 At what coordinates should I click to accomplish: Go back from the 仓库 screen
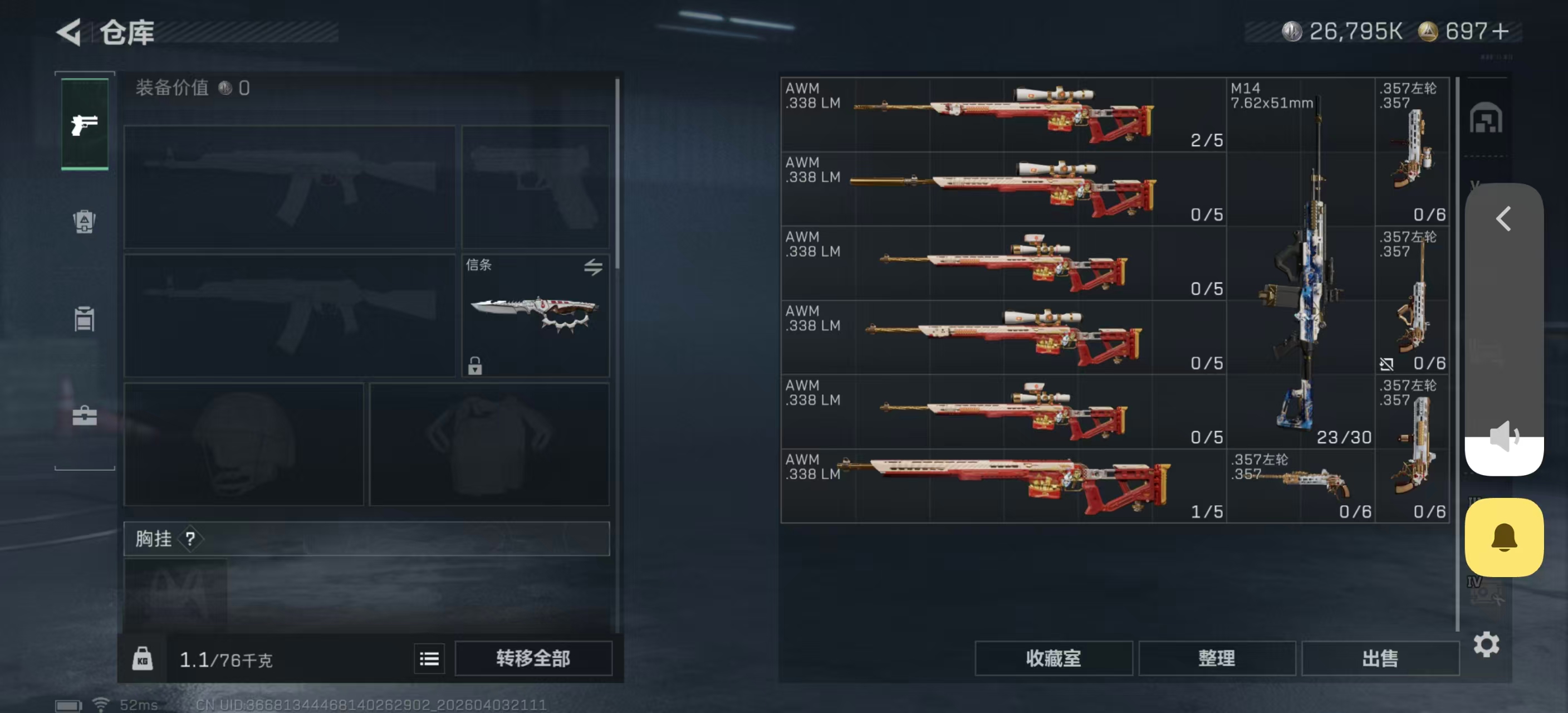click(x=69, y=32)
